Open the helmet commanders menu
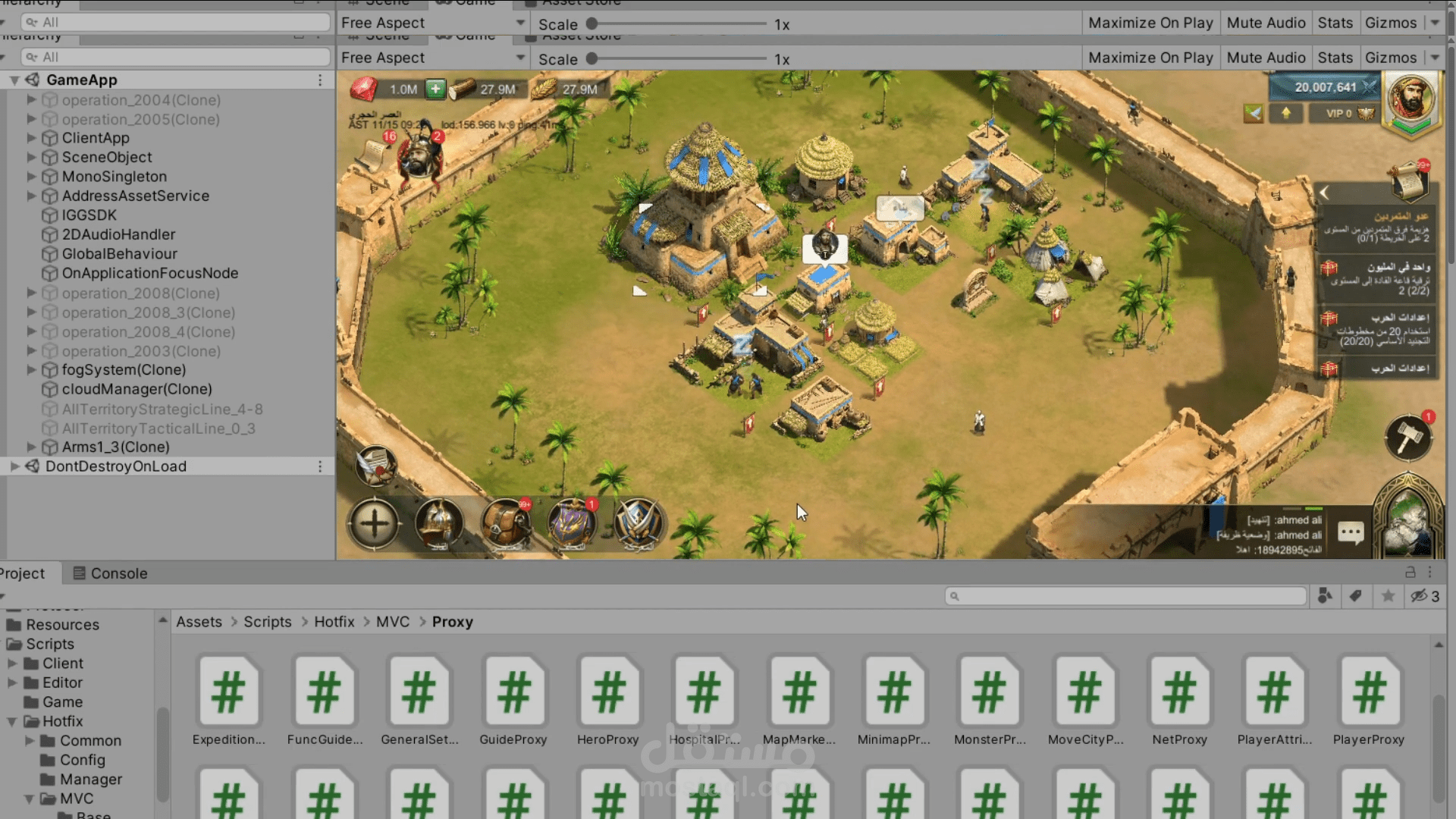 click(439, 523)
